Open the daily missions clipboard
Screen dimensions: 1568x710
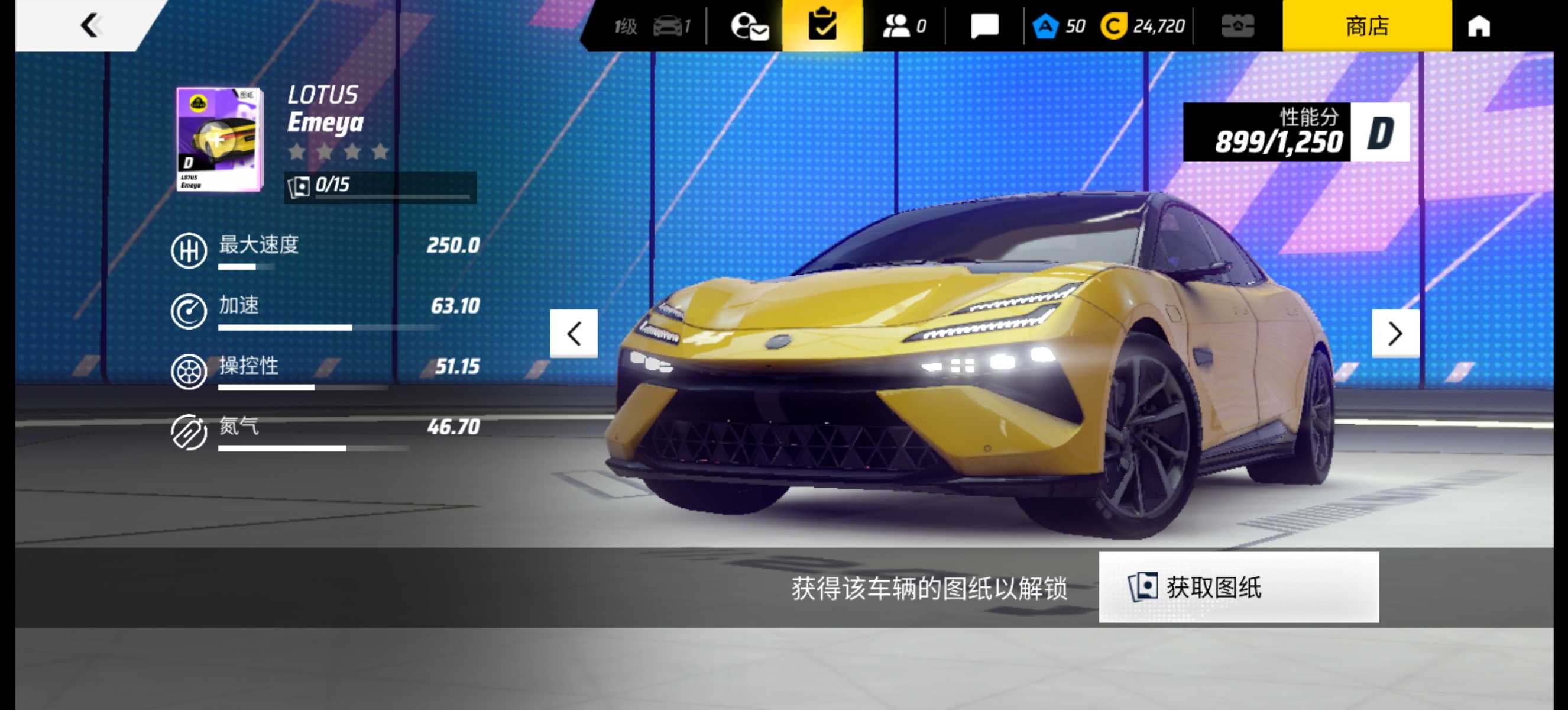click(x=822, y=25)
